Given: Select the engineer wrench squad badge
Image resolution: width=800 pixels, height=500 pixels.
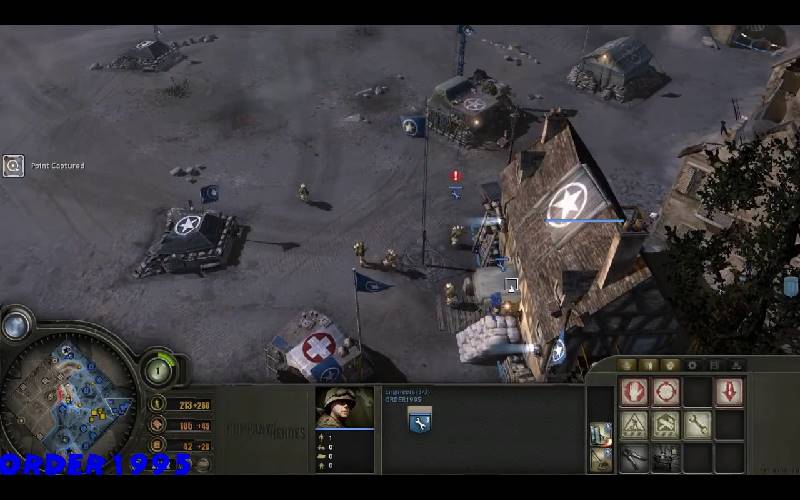Looking at the screenshot, I should pyautogui.click(x=419, y=422).
